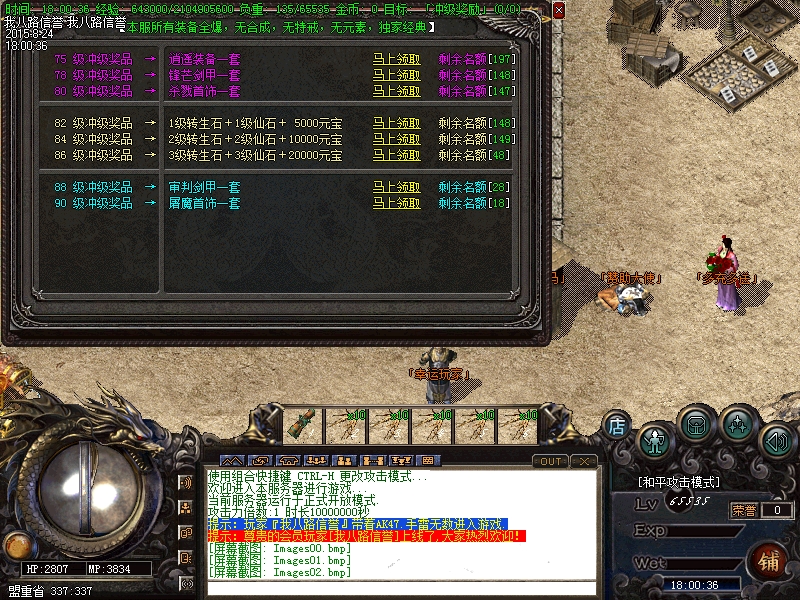The height and width of the screenshot is (600, 800).
Task: Click the OUT button above chat
Action: pos(550,461)
